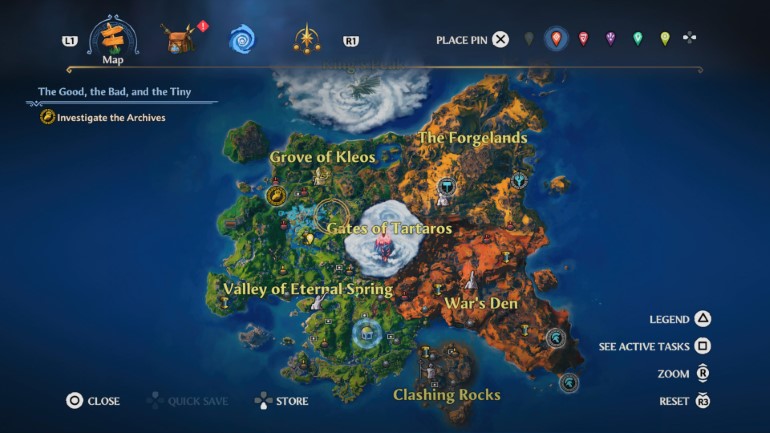Screen dimensions: 770x433
Task: Select the pink map pin
Action: click(583, 39)
